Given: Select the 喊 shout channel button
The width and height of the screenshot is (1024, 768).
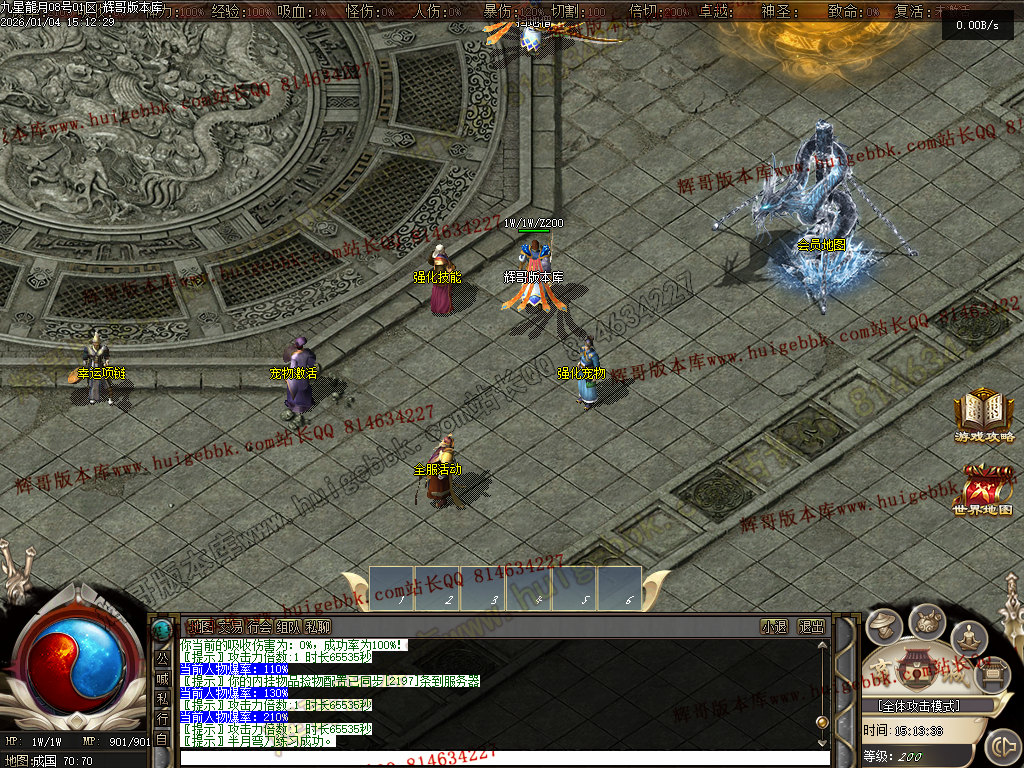Looking at the screenshot, I should point(162,679).
